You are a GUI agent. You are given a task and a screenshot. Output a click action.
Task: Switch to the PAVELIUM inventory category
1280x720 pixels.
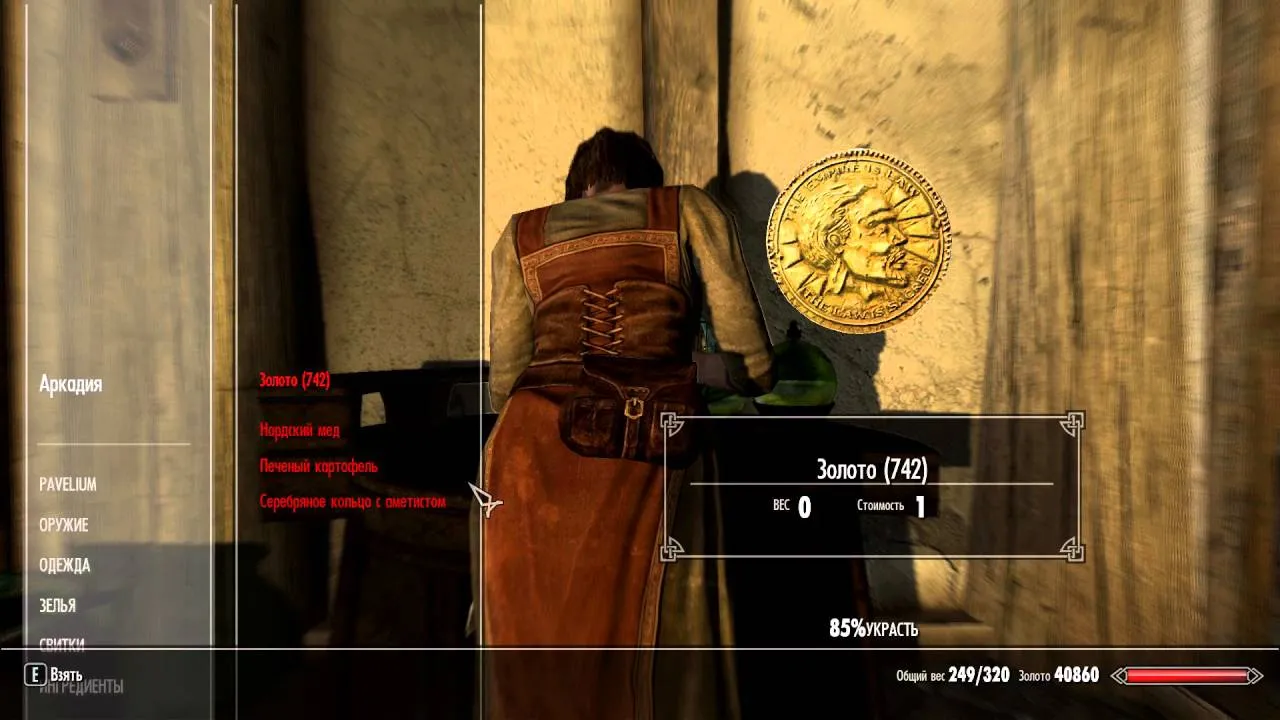pos(67,484)
